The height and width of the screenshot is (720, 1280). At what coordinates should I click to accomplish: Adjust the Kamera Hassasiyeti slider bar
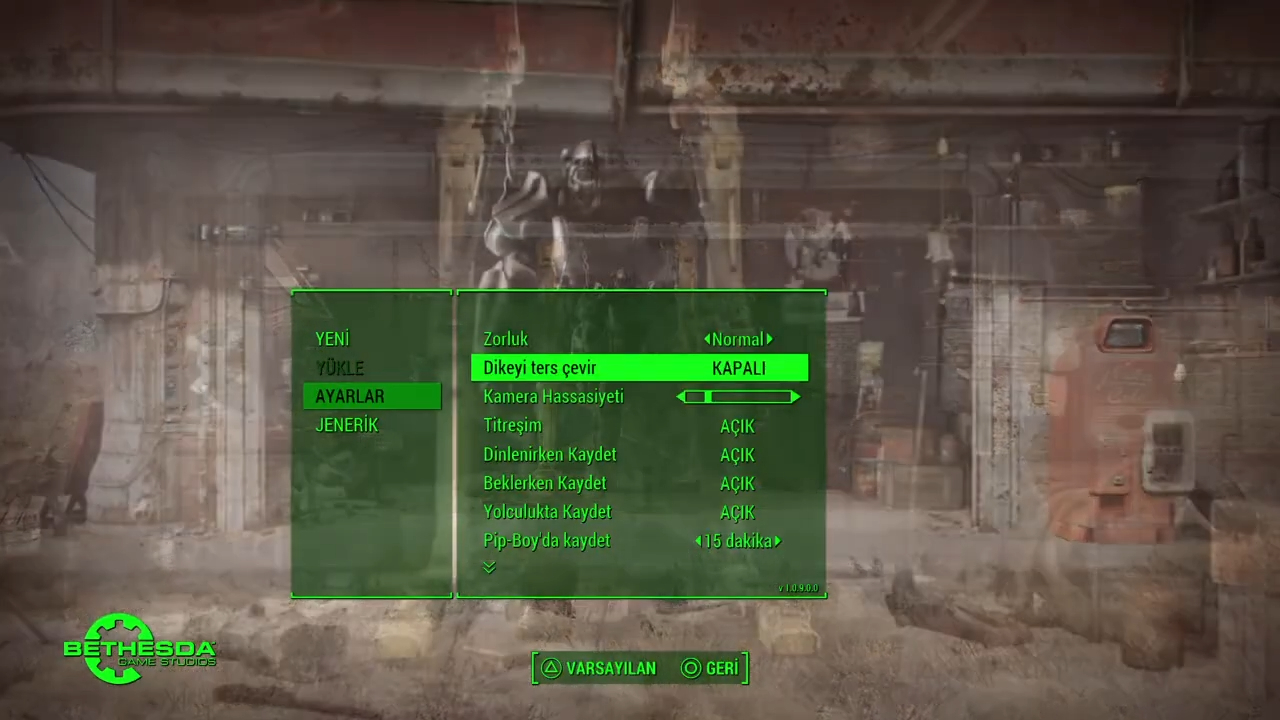(738, 397)
